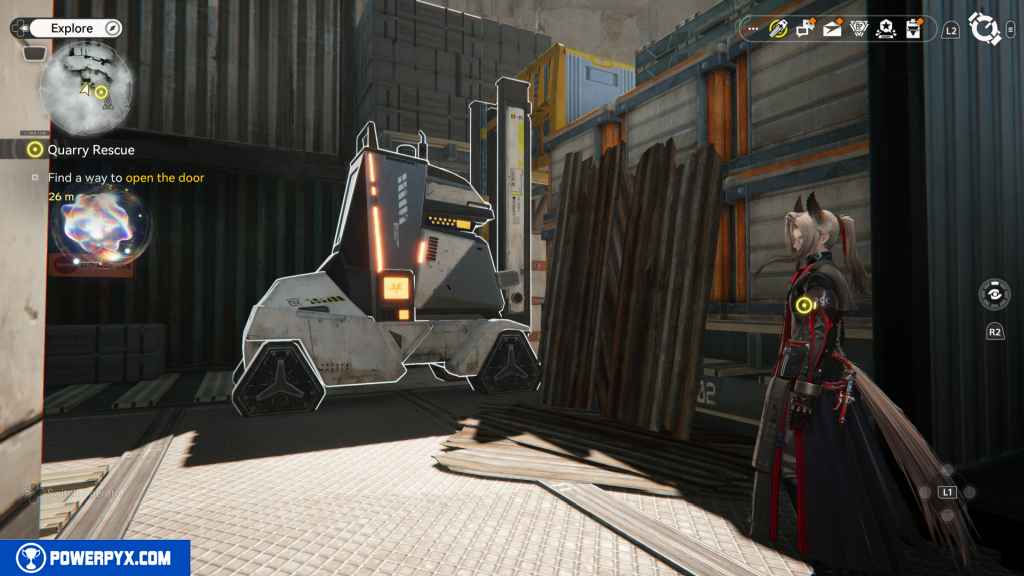Open the clipboard icon in top bar

(912, 29)
